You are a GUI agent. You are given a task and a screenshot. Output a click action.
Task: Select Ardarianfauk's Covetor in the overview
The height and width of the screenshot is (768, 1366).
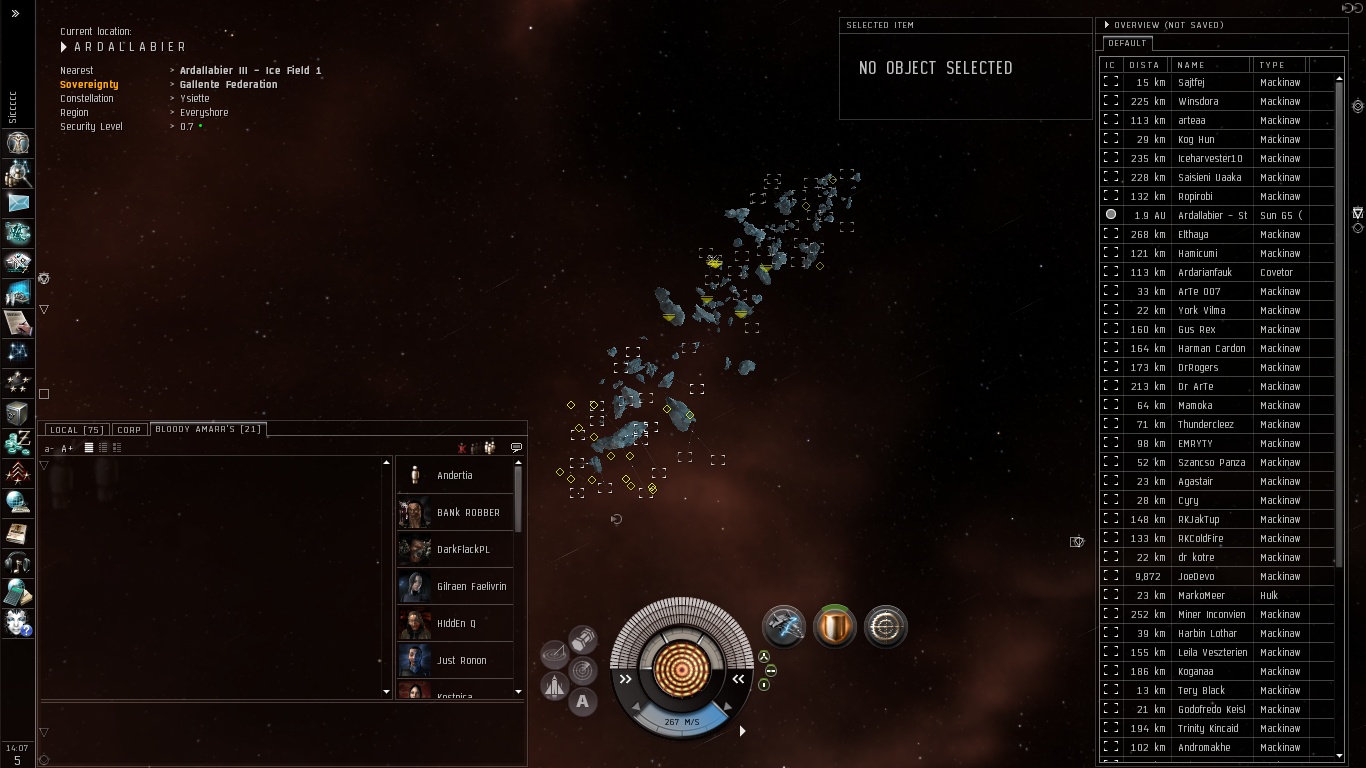1204,272
